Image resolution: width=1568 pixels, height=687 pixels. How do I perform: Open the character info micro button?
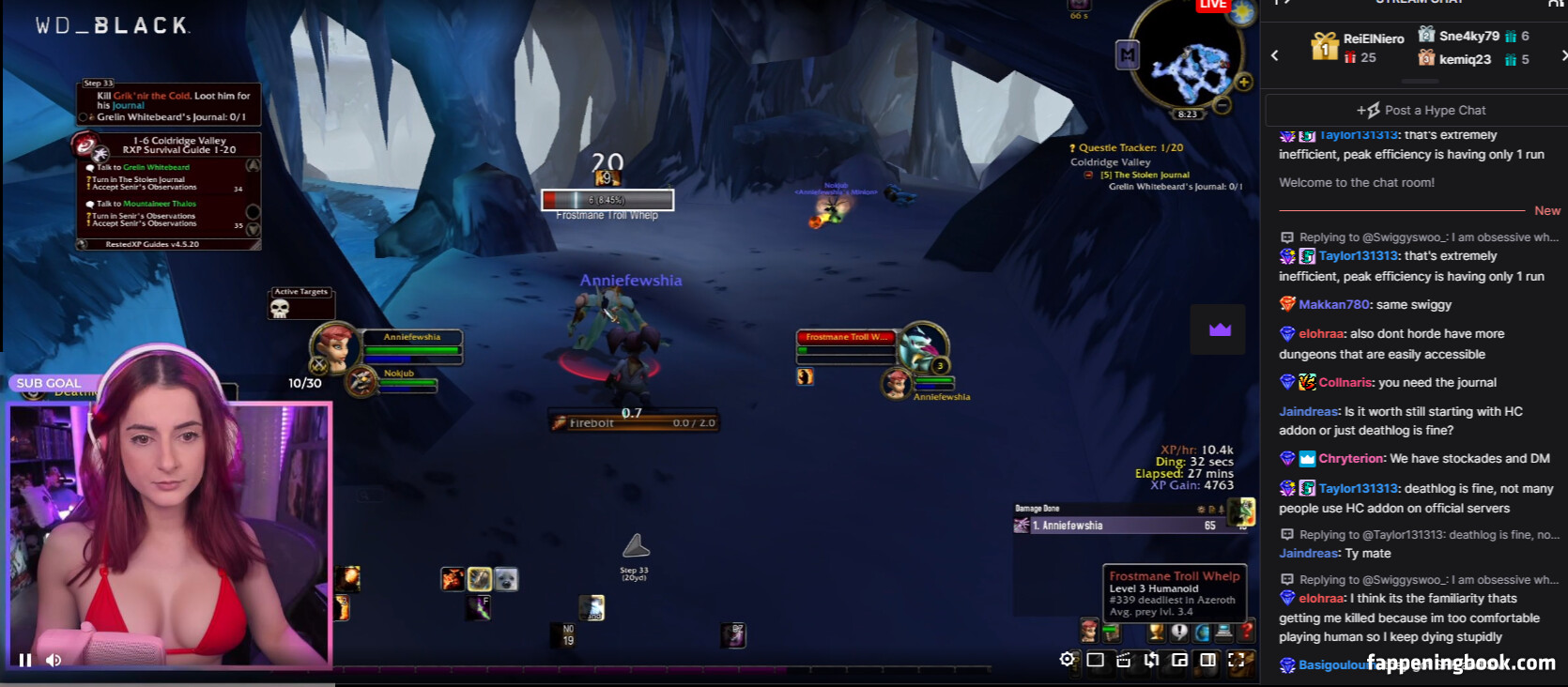click(x=1089, y=630)
